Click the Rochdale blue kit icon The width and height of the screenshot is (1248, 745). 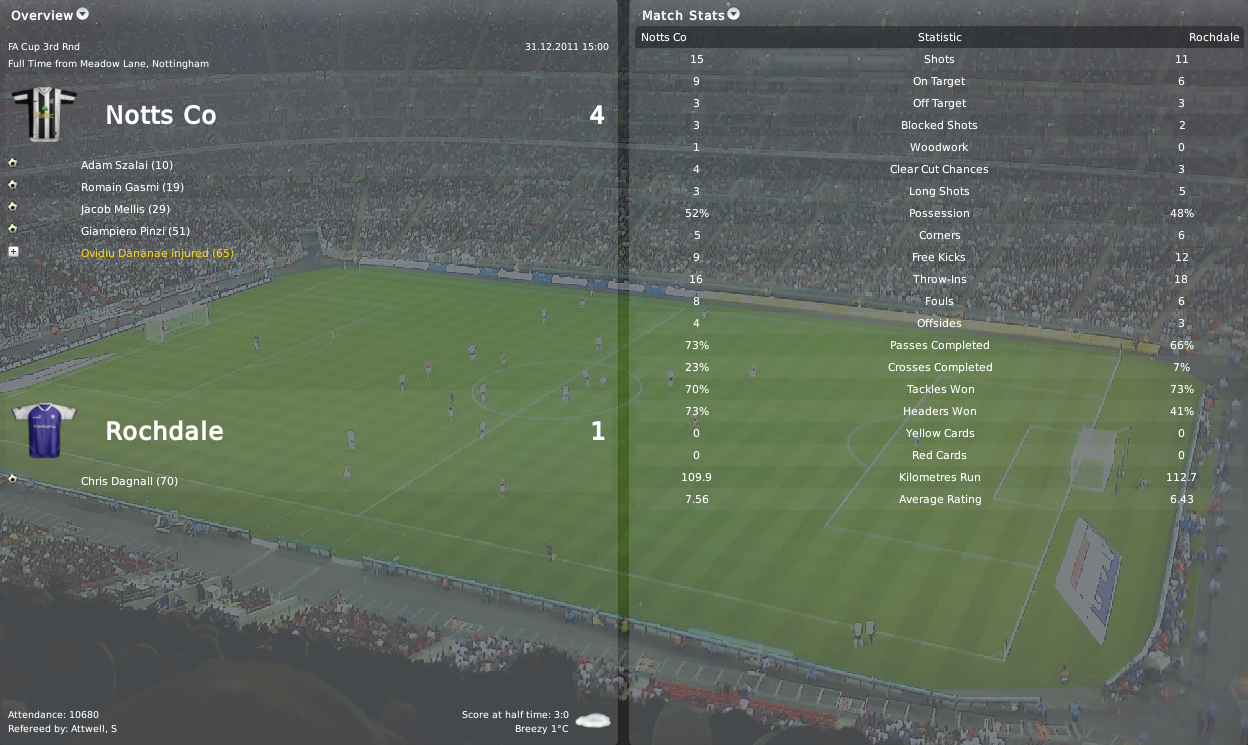tap(44, 430)
